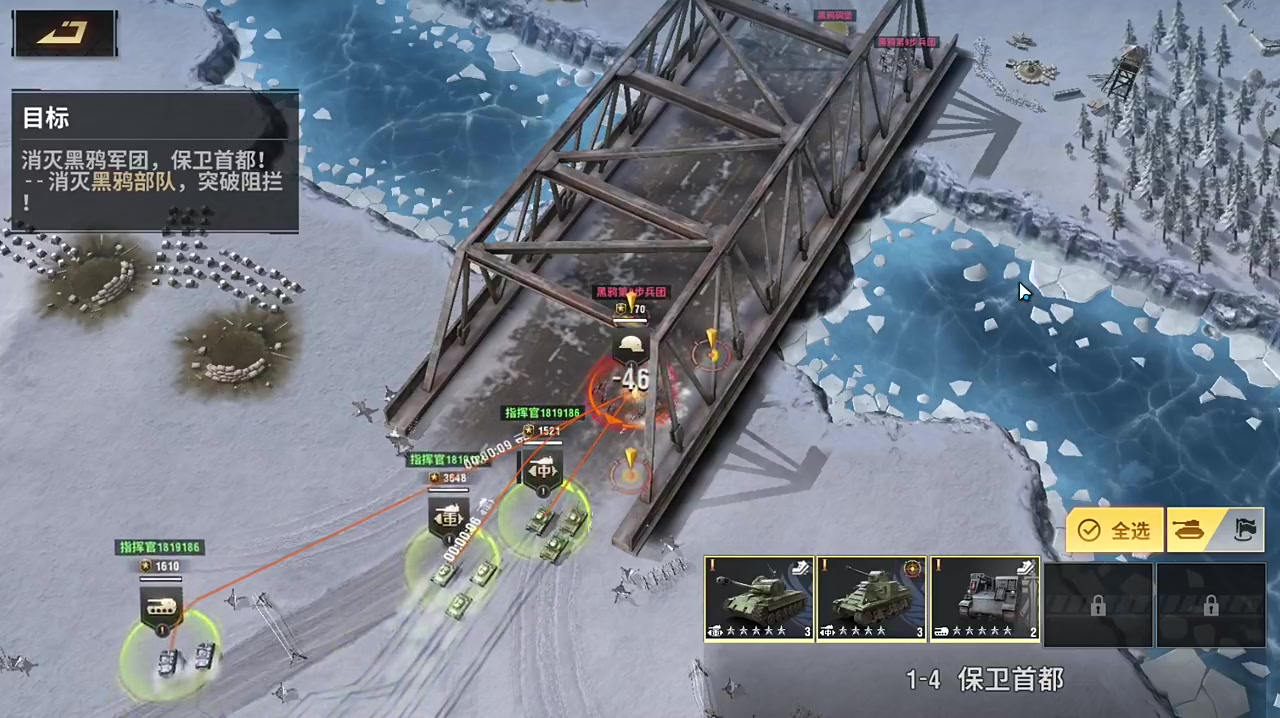
Task: Choose the four-star medium tank card
Action: point(871,599)
